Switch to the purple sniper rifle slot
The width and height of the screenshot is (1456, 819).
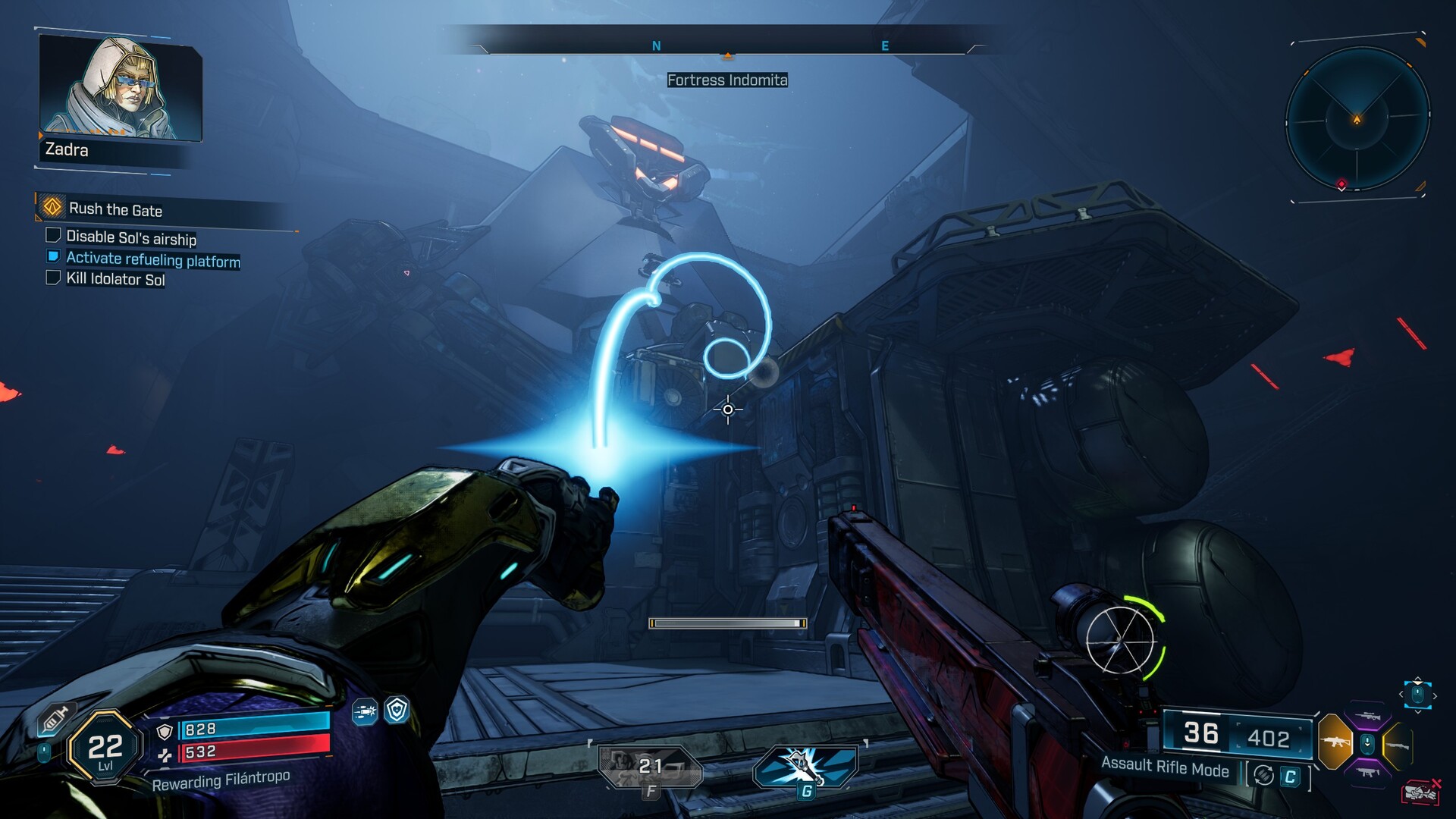[x=1367, y=717]
